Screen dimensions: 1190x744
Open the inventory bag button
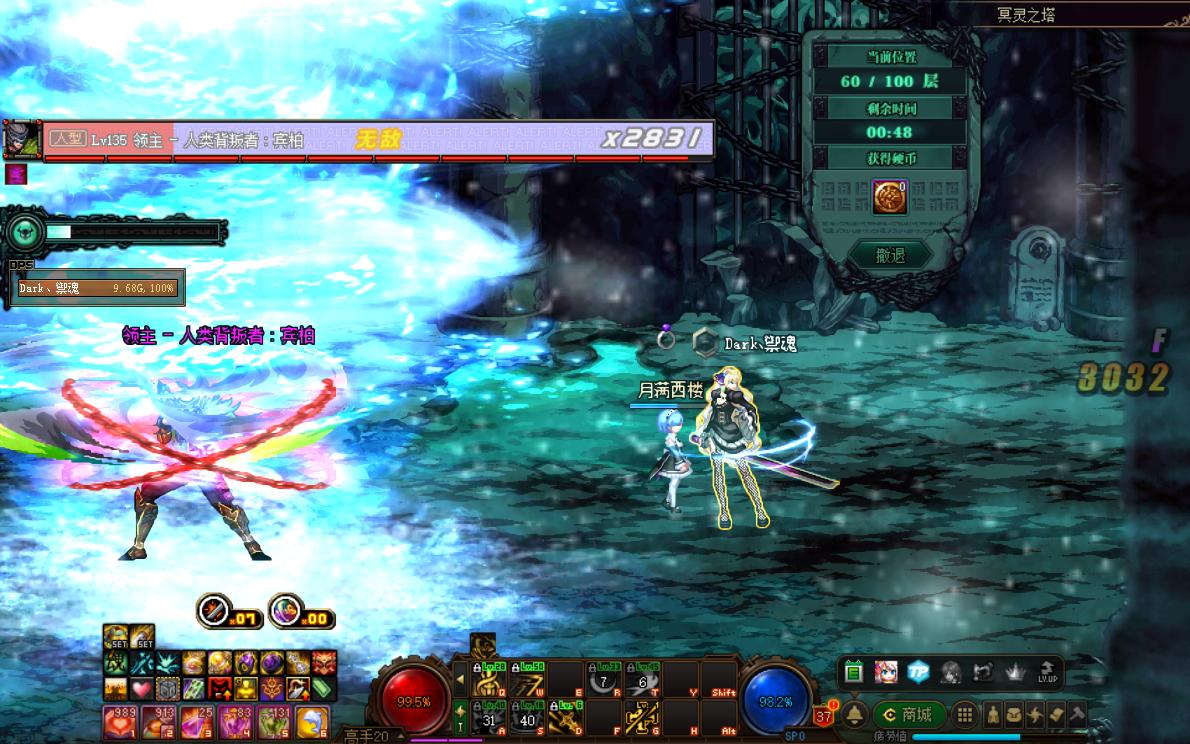tap(1014, 714)
